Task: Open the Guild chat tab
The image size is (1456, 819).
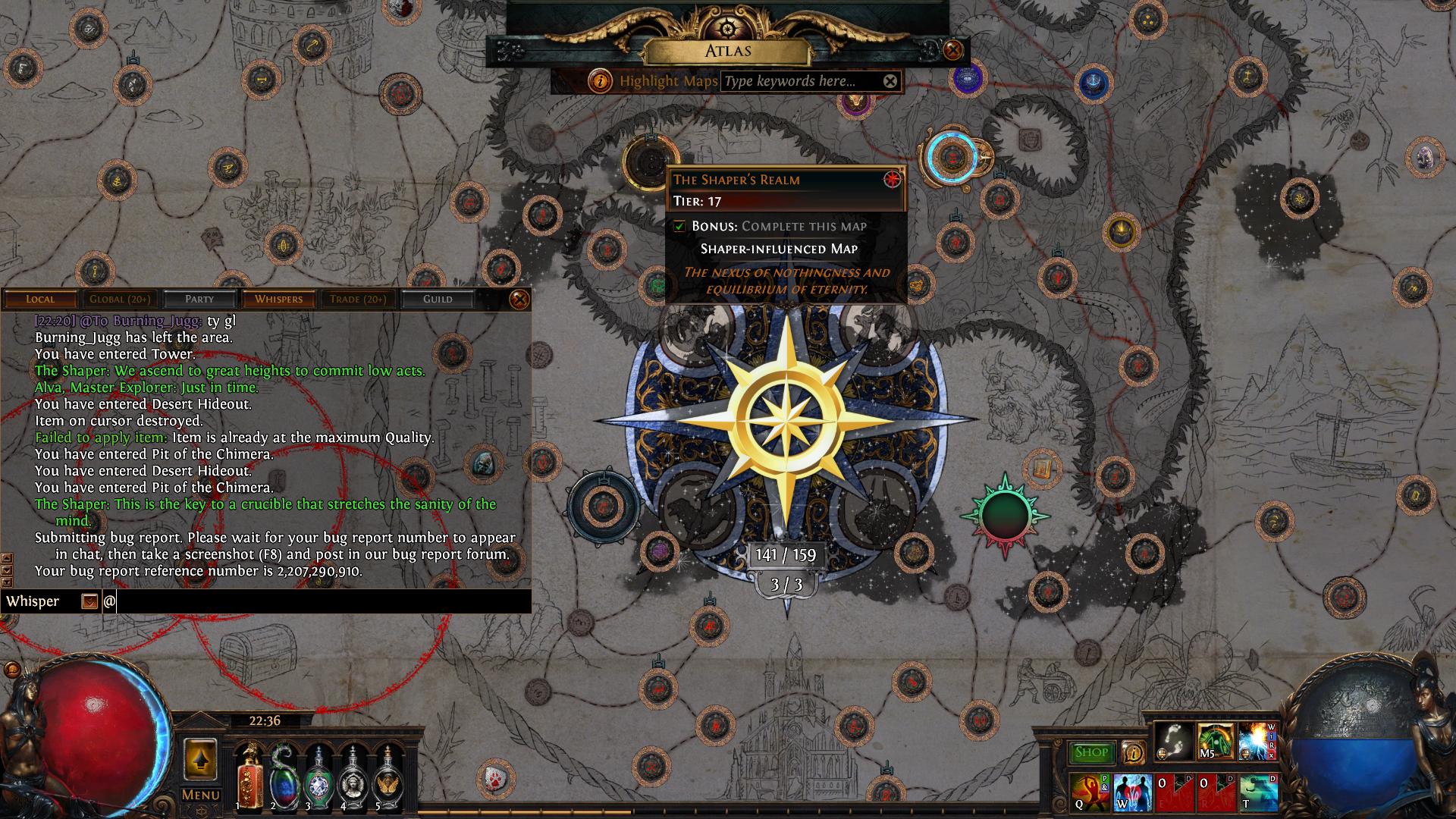Action: tap(438, 299)
